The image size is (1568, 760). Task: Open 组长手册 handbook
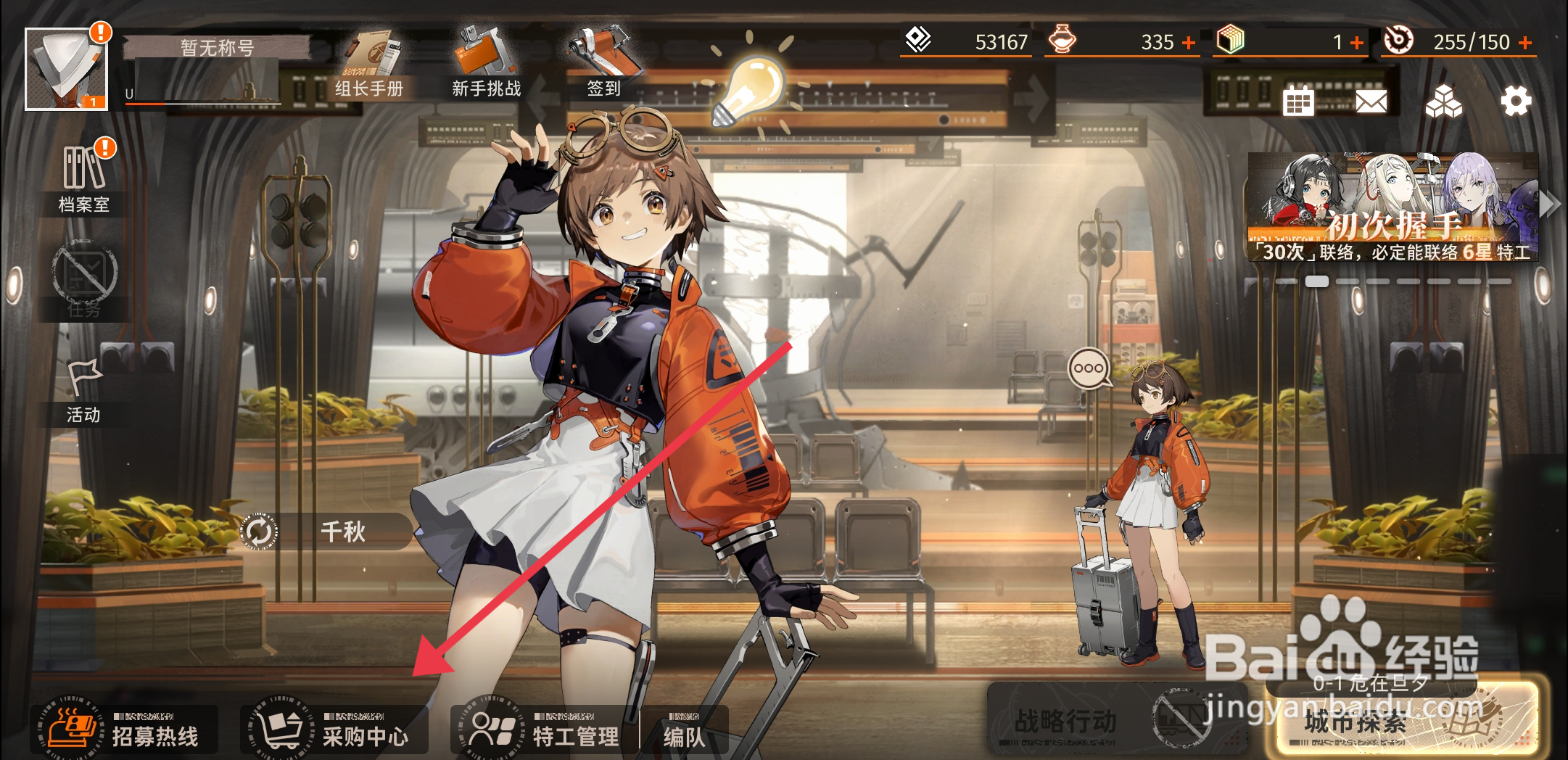369,65
